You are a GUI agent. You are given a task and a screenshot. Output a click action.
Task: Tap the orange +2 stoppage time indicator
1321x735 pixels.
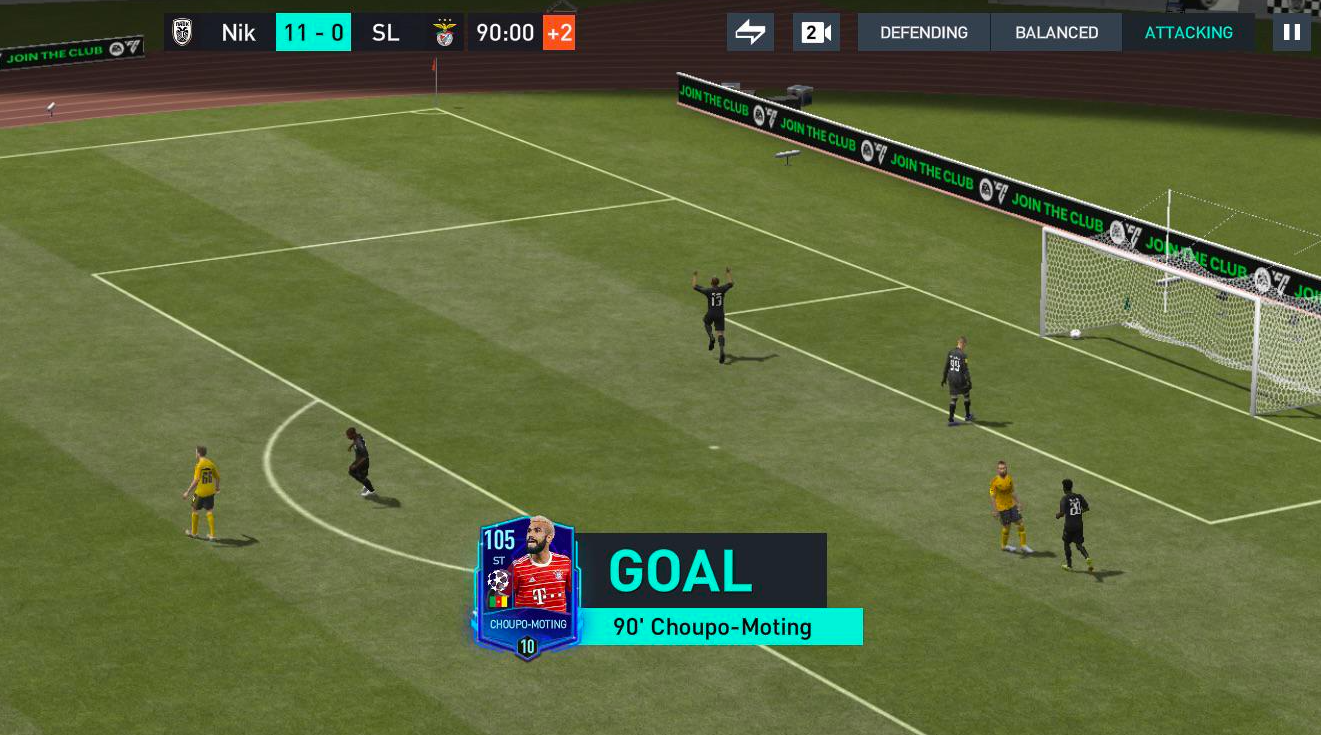pos(559,31)
